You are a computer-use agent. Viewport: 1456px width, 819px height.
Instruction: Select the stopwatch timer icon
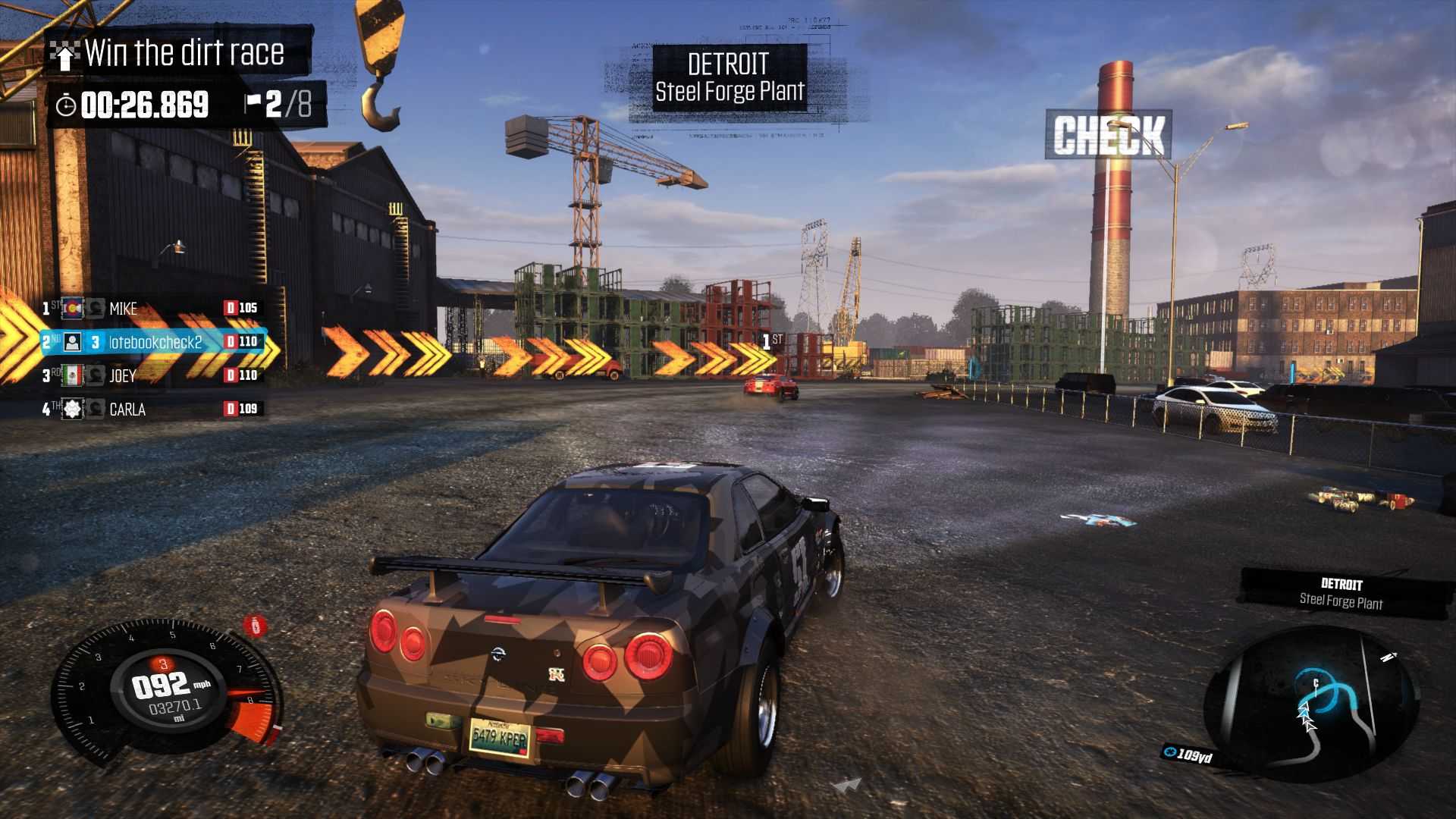pyautogui.click(x=67, y=105)
